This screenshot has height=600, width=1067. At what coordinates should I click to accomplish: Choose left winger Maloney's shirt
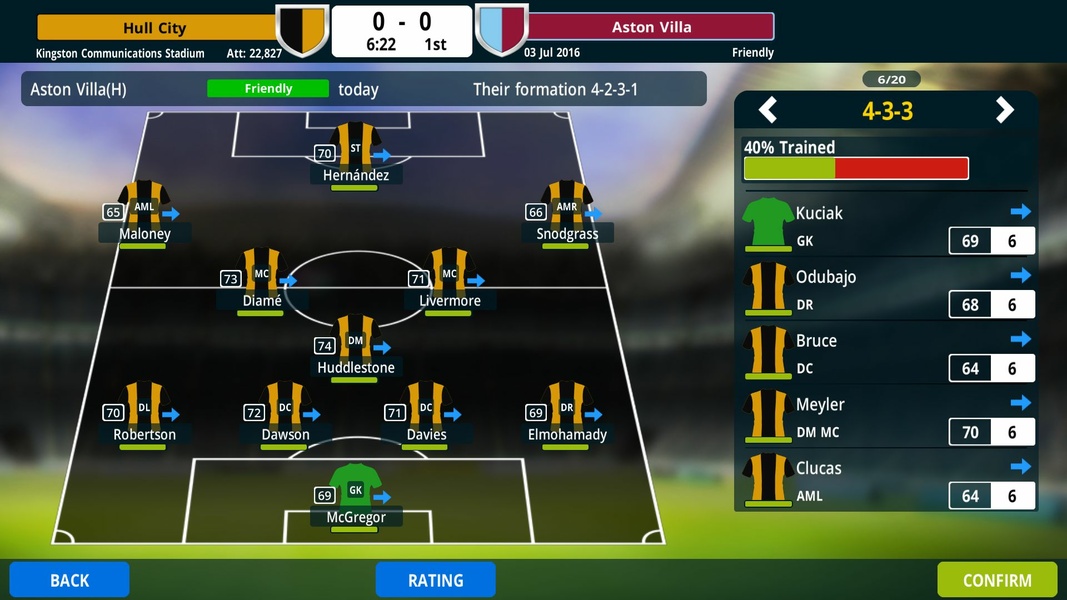pyautogui.click(x=144, y=206)
